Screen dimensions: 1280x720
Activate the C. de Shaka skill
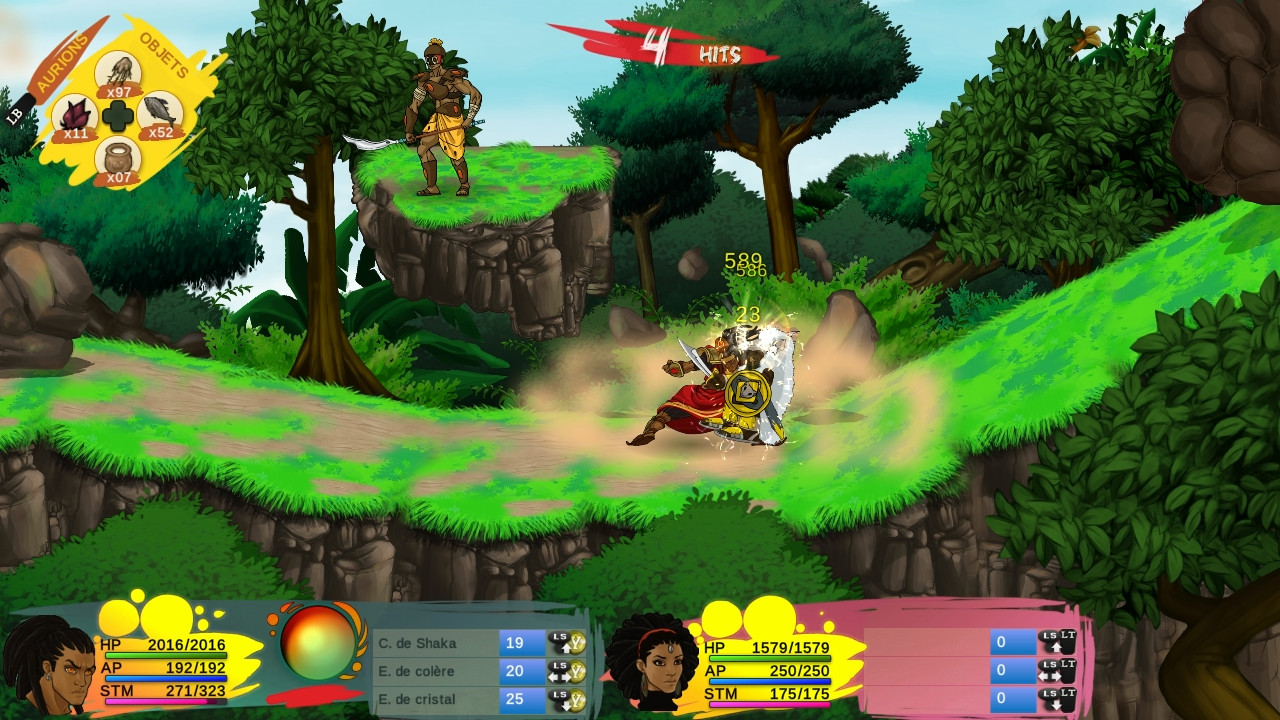coord(437,643)
